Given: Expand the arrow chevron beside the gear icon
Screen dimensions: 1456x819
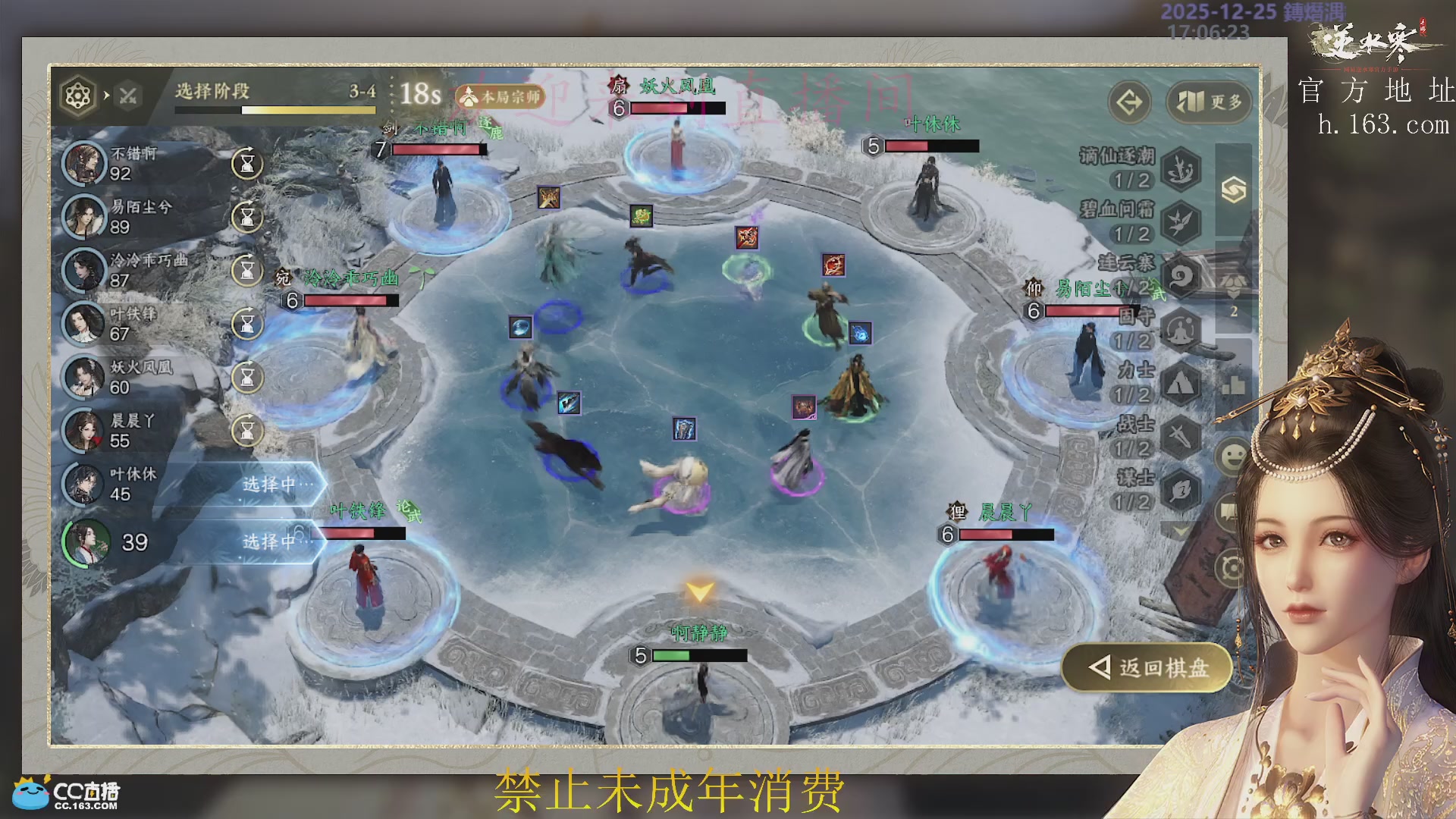Looking at the screenshot, I should tap(105, 96).
